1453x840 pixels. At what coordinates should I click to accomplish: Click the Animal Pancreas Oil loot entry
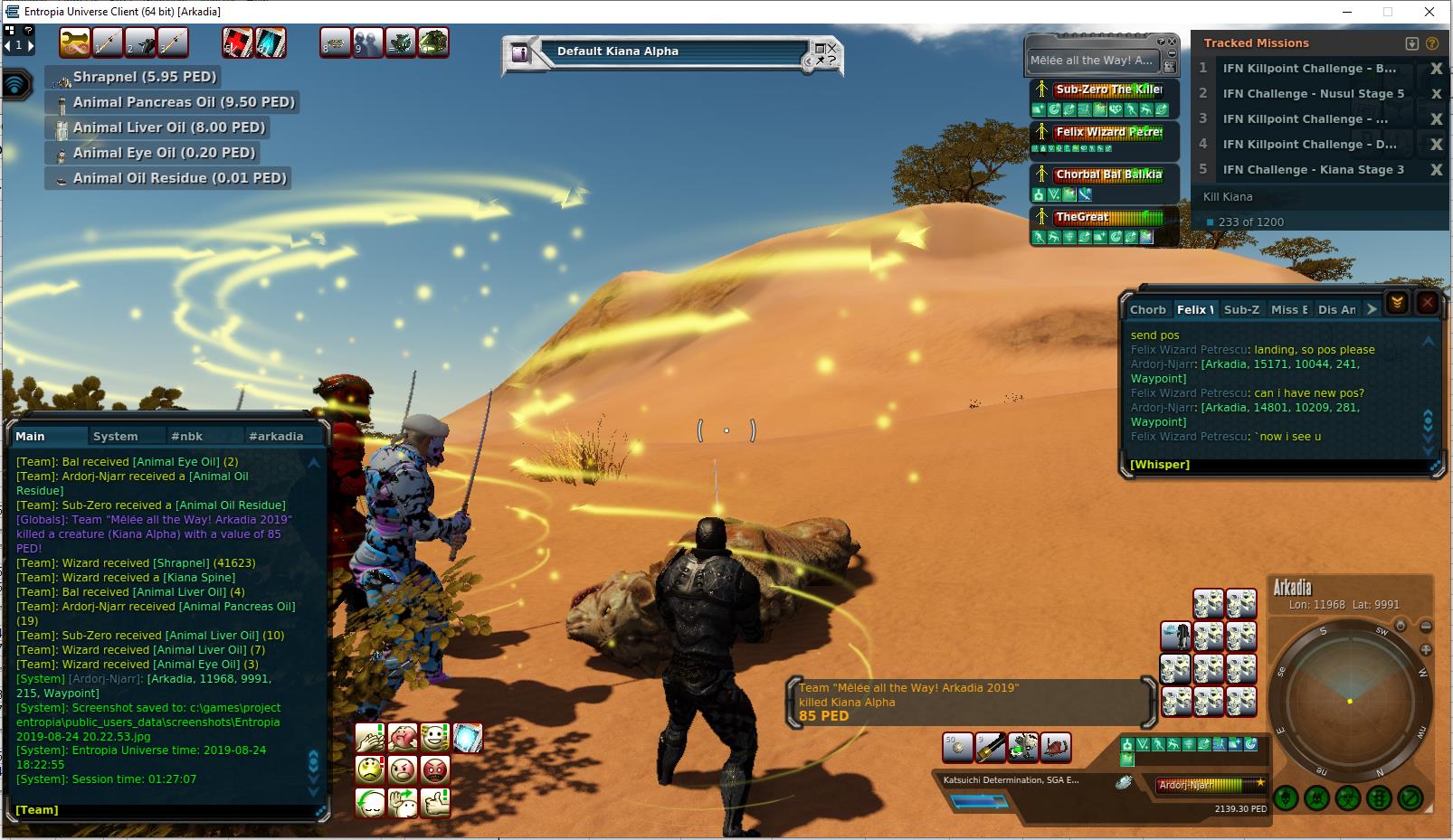(184, 102)
